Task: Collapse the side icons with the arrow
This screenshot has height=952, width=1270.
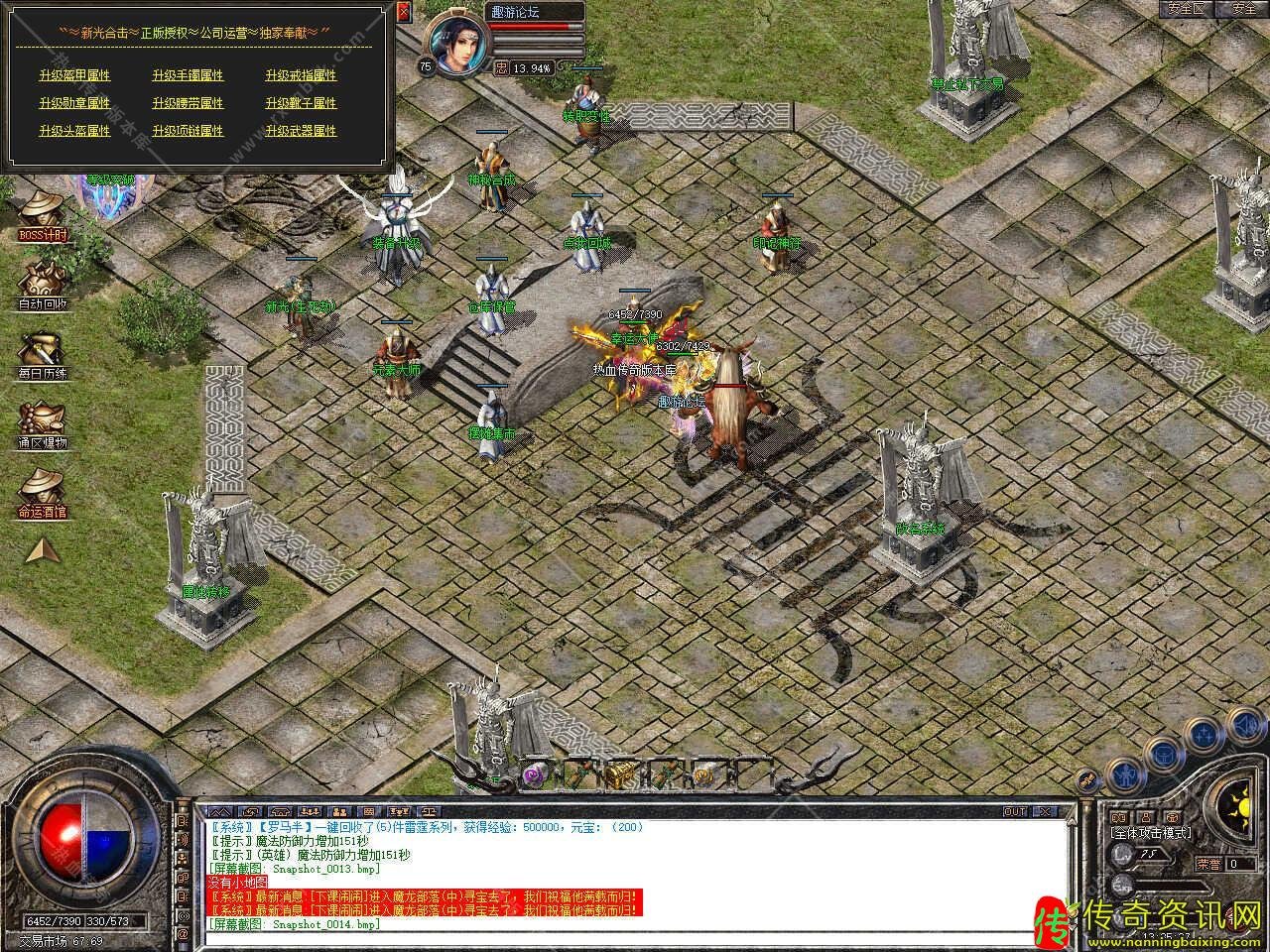Action: (x=42, y=550)
